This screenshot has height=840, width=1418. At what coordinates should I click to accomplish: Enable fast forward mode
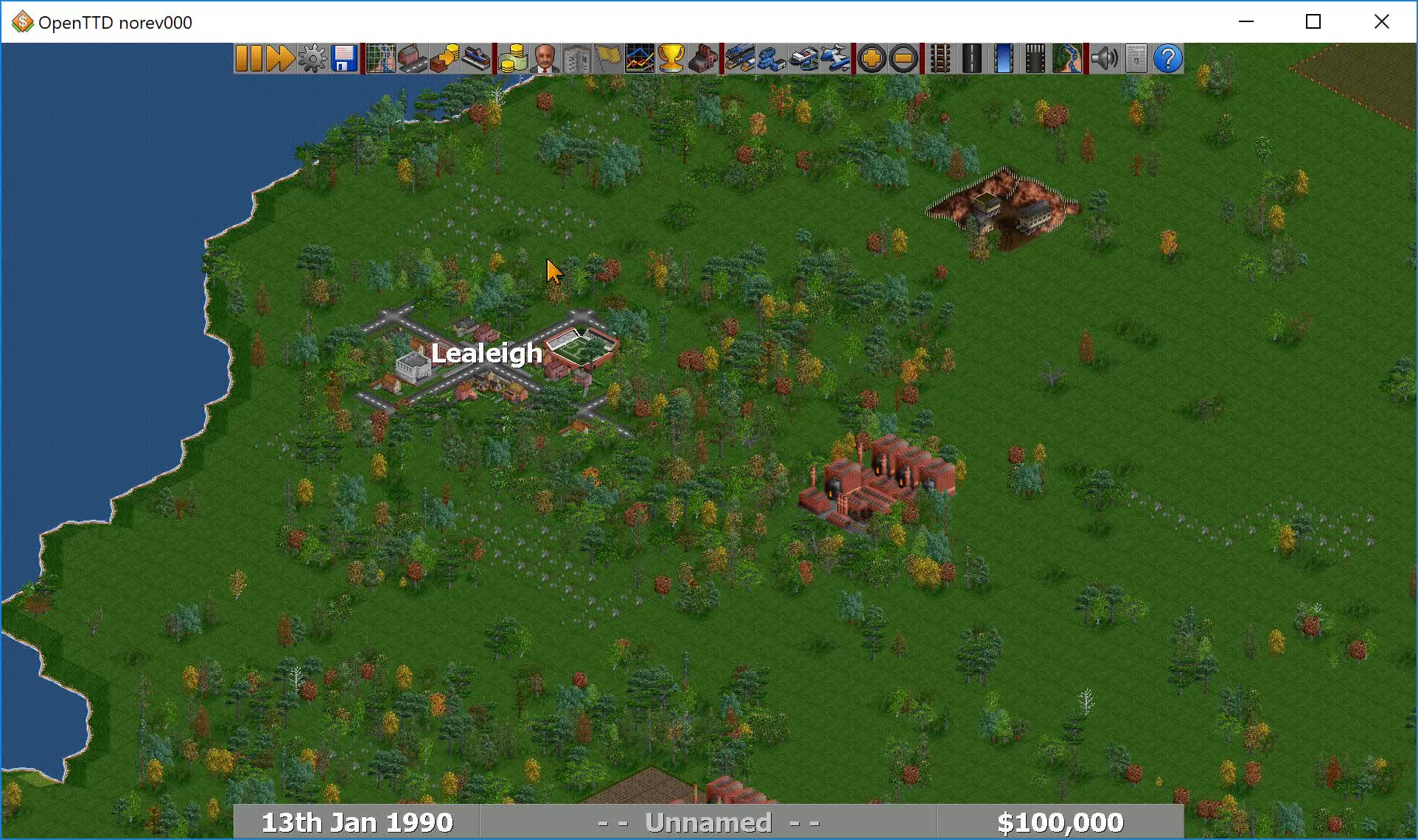(280, 59)
